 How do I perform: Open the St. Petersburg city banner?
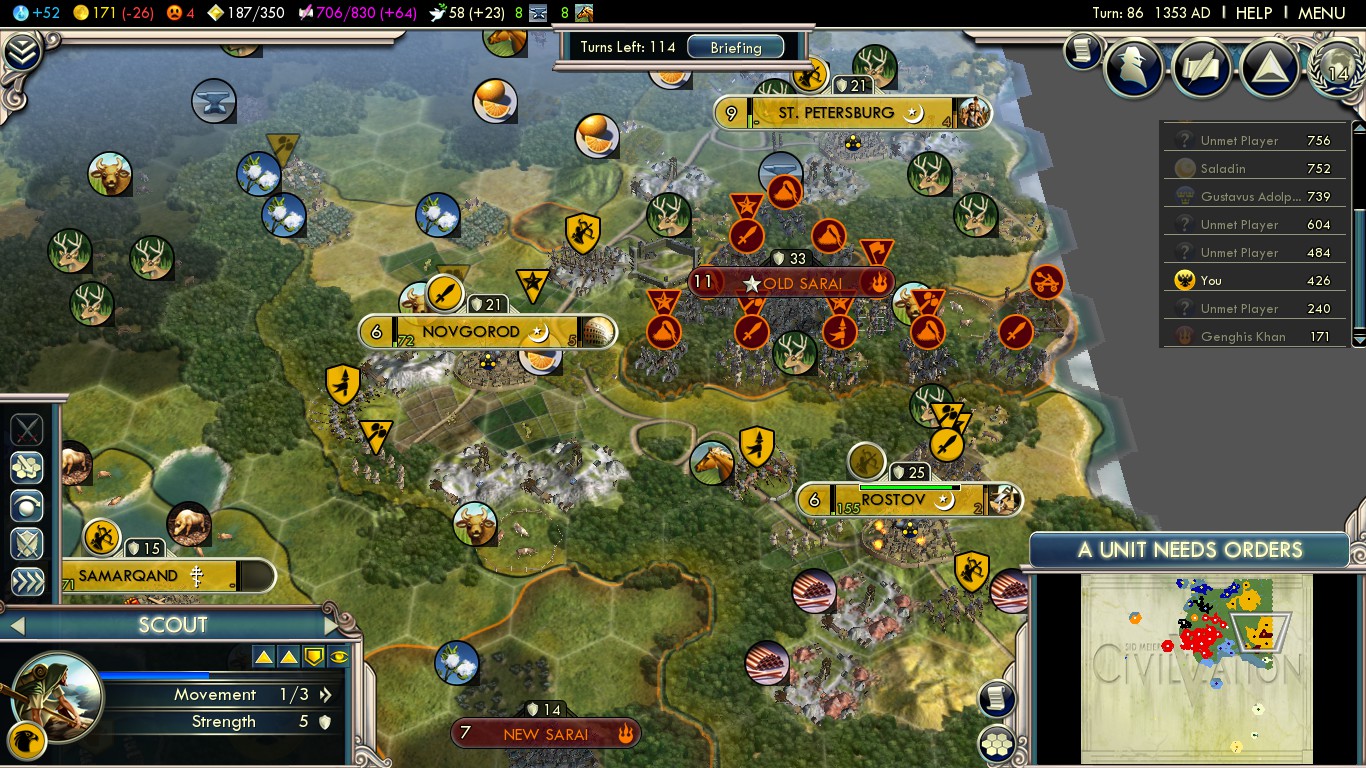(x=836, y=113)
